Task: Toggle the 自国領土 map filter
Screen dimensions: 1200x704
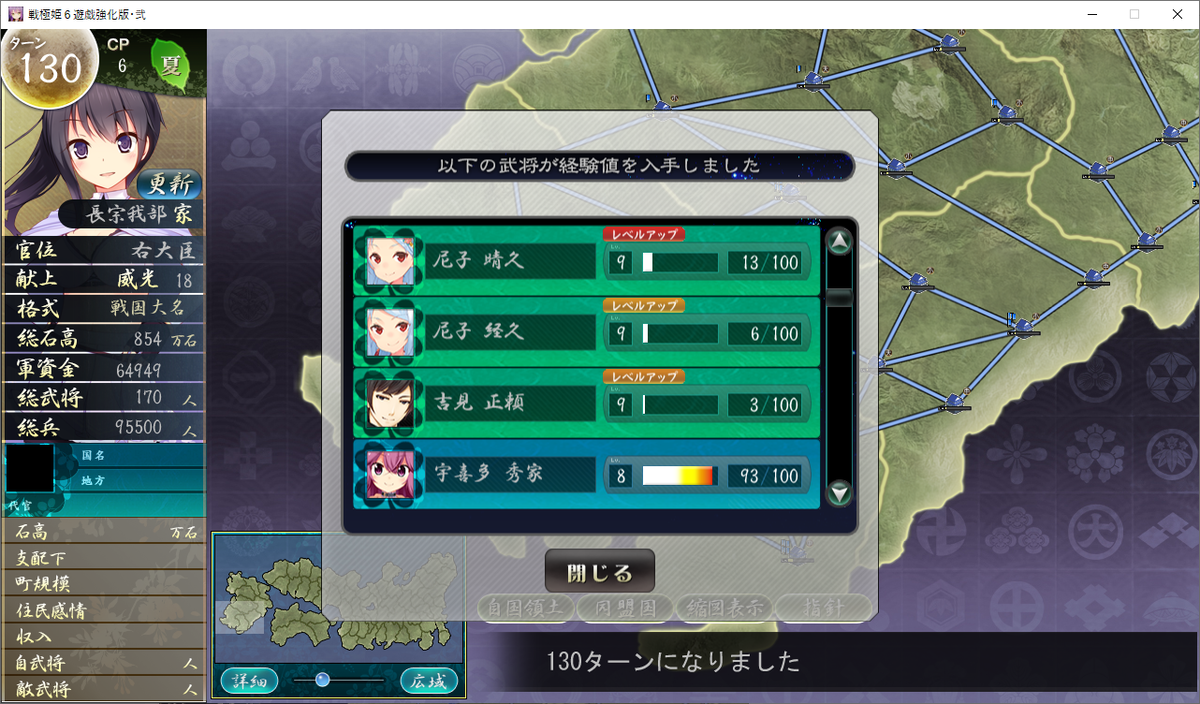Action: pyautogui.click(x=525, y=607)
